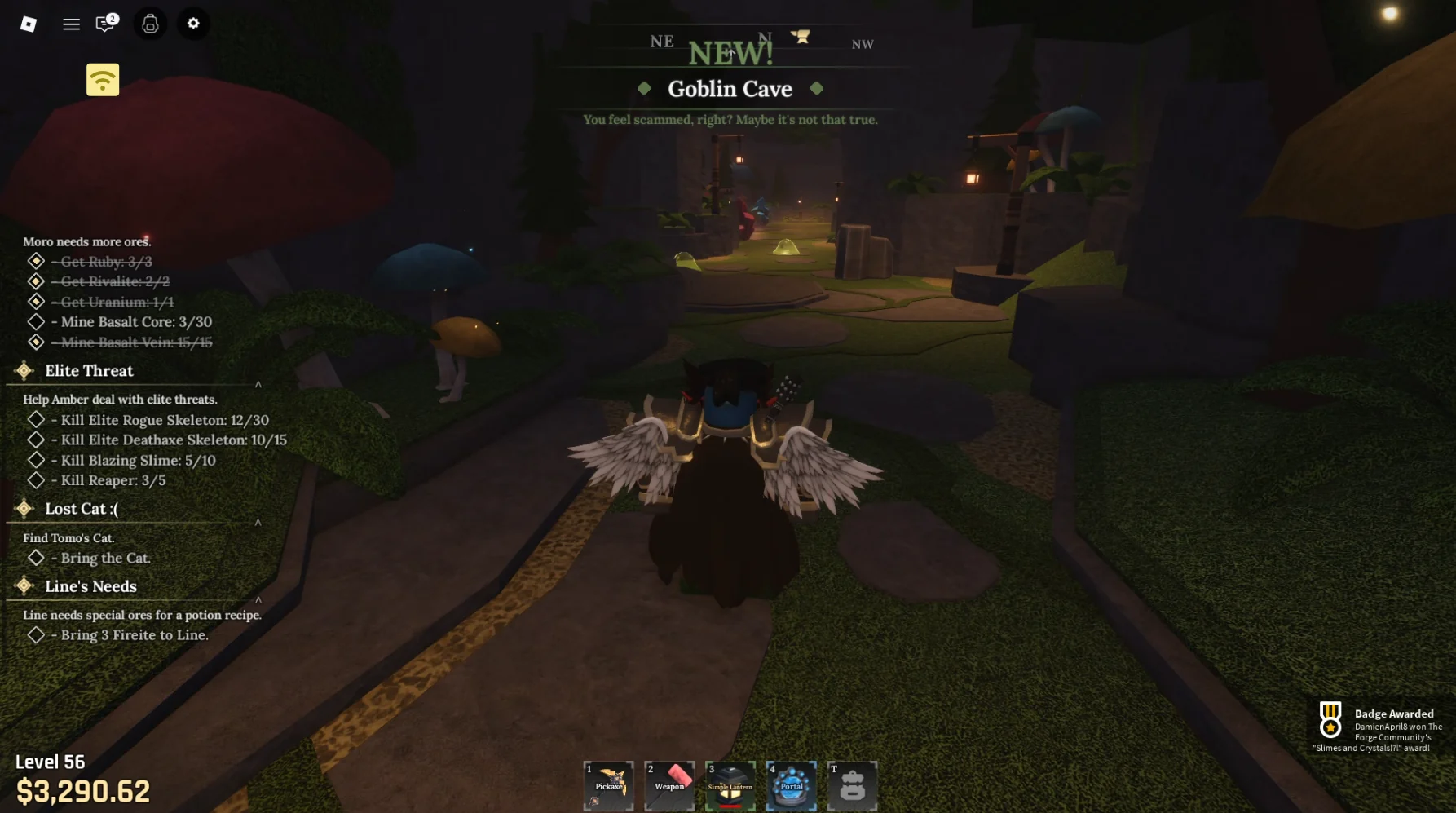The height and width of the screenshot is (813, 1456).
Task: Click the yellow wifi connection indicator
Action: 102,79
